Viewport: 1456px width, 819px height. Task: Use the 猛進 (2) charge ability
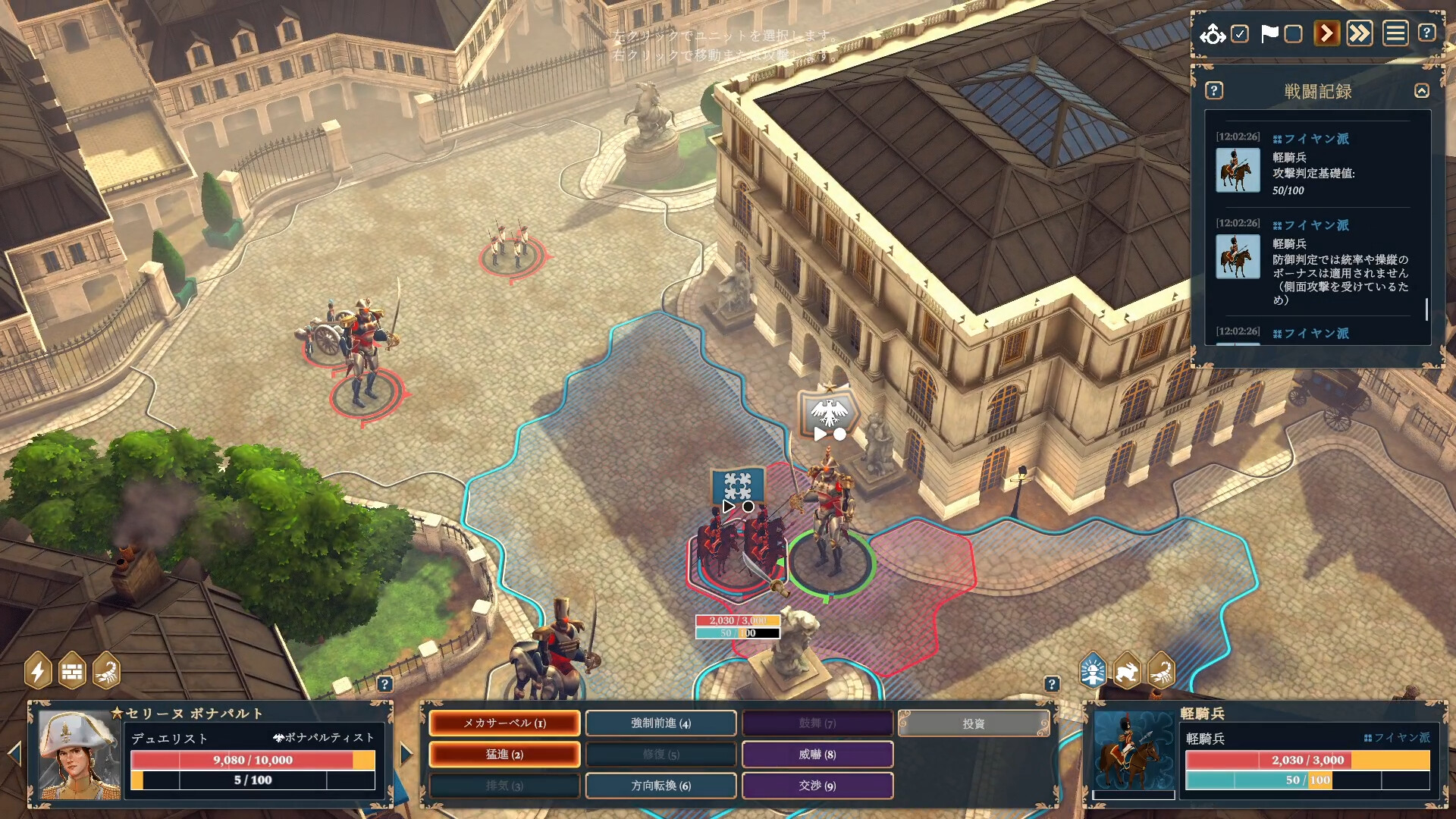click(x=504, y=755)
